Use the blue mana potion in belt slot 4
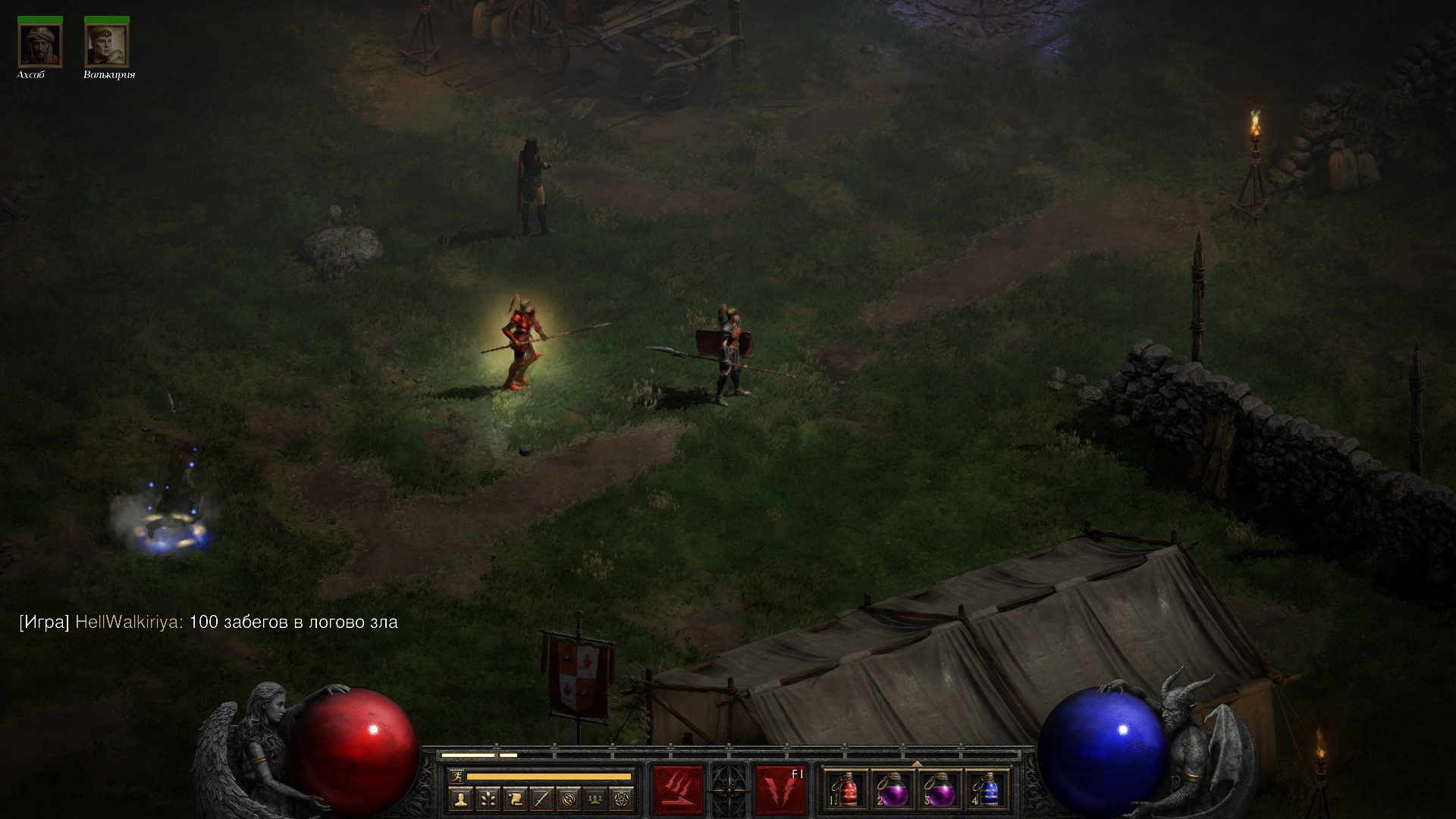1456x819 pixels. point(987,789)
